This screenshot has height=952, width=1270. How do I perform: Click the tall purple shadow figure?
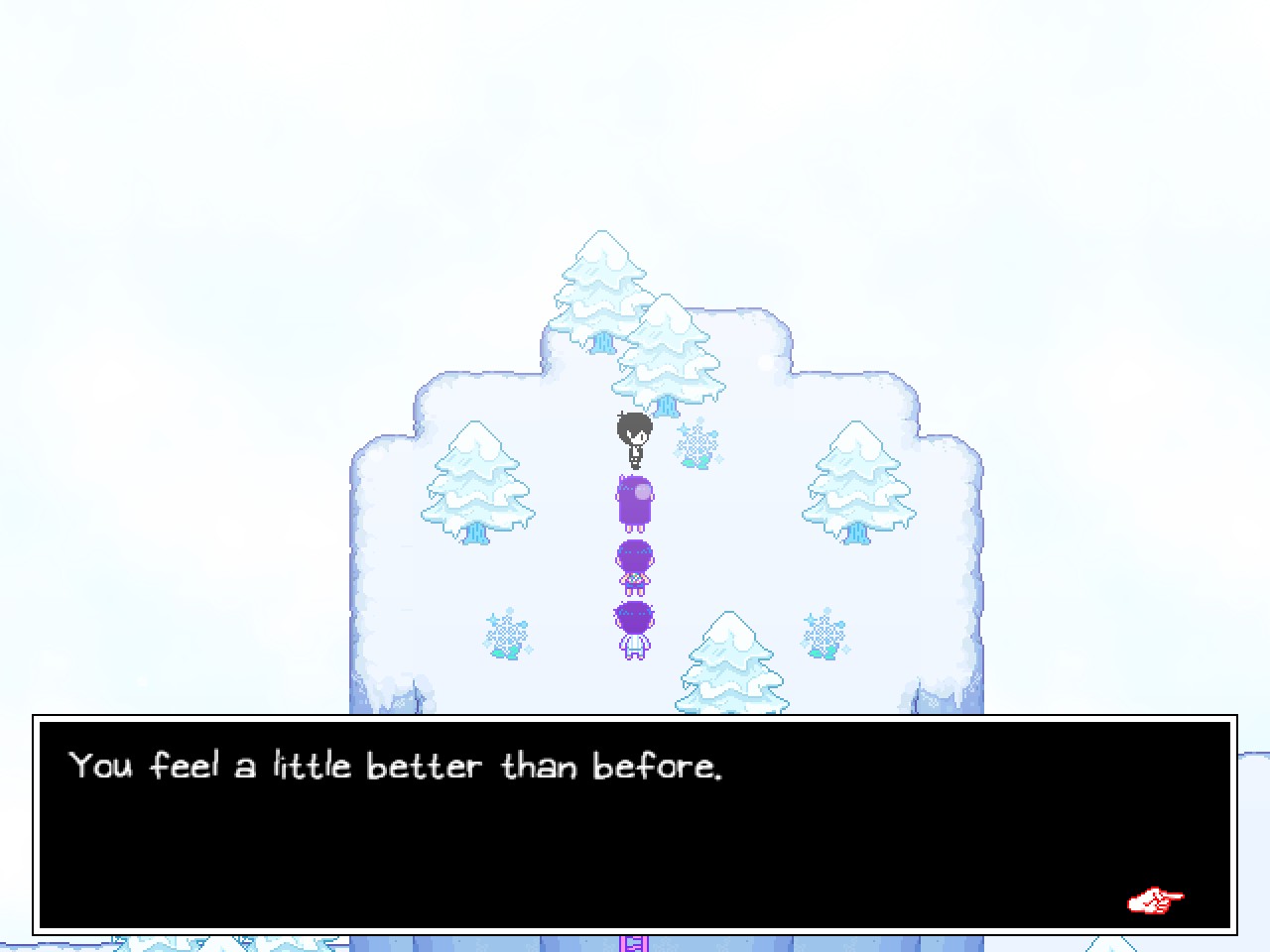pyautogui.click(x=634, y=501)
